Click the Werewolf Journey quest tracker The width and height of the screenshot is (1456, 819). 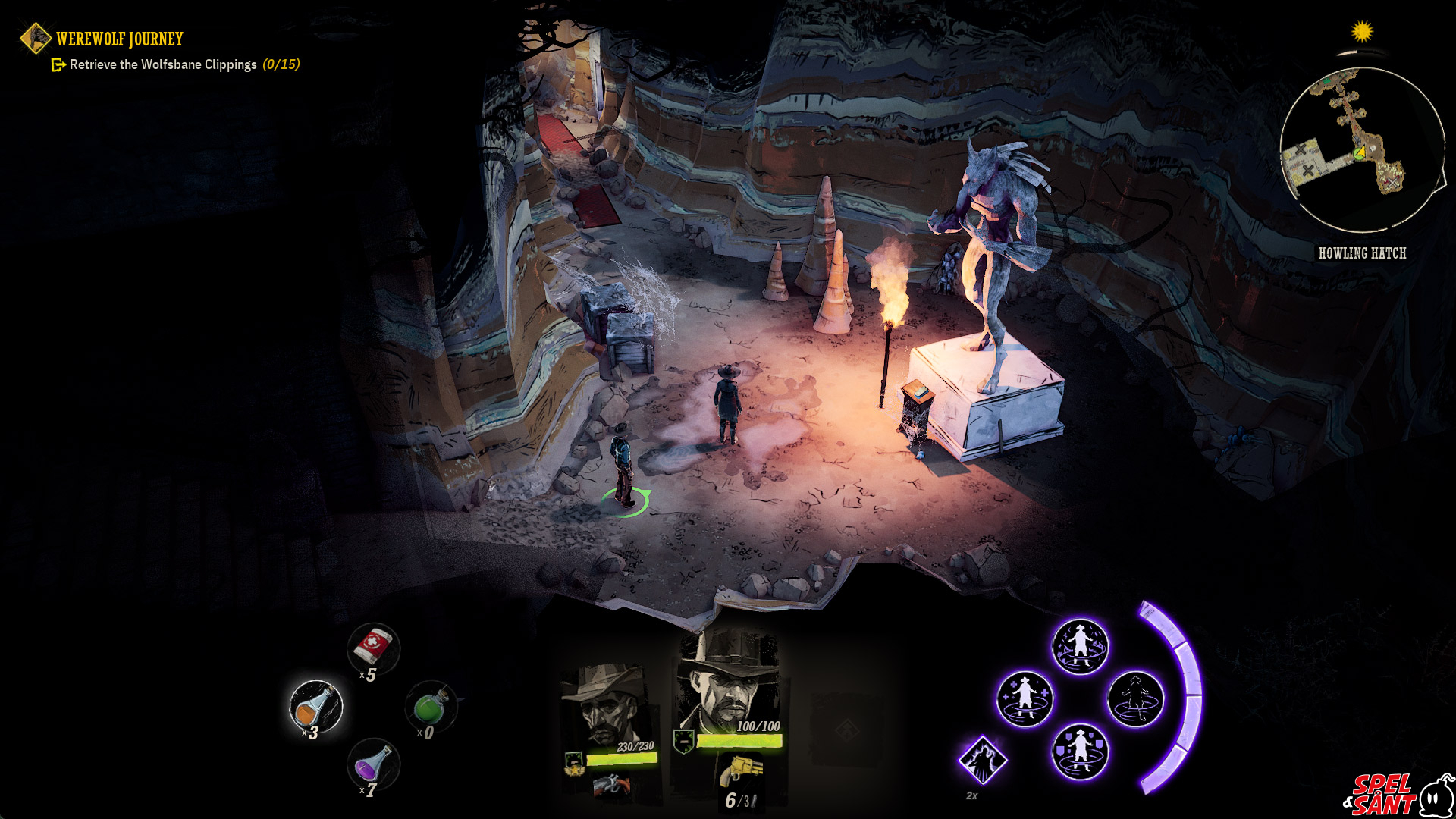[x=119, y=39]
